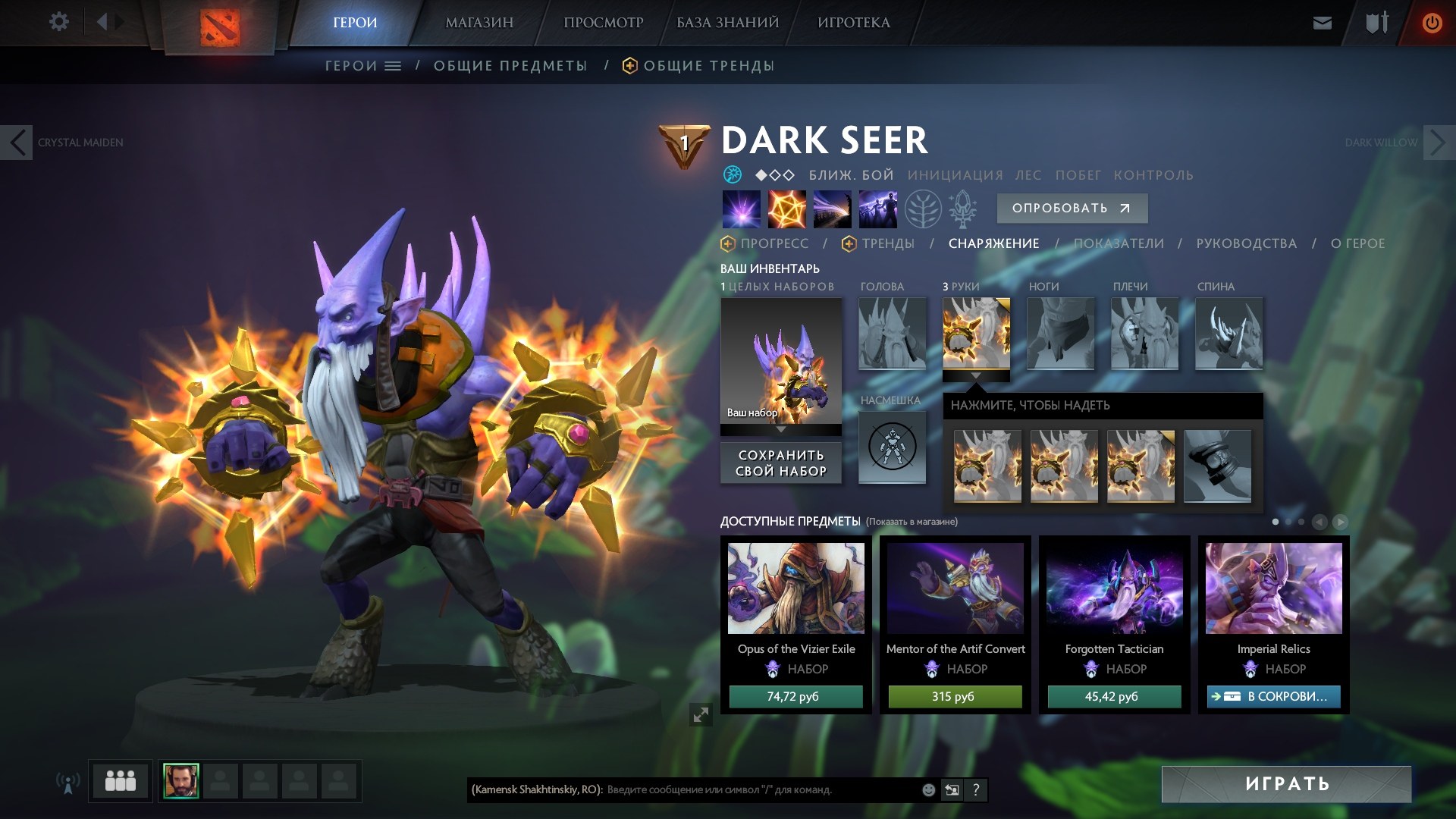Go to previous hero Crystal Maiden
Screen dimensions: 1456x819
point(17,143)
